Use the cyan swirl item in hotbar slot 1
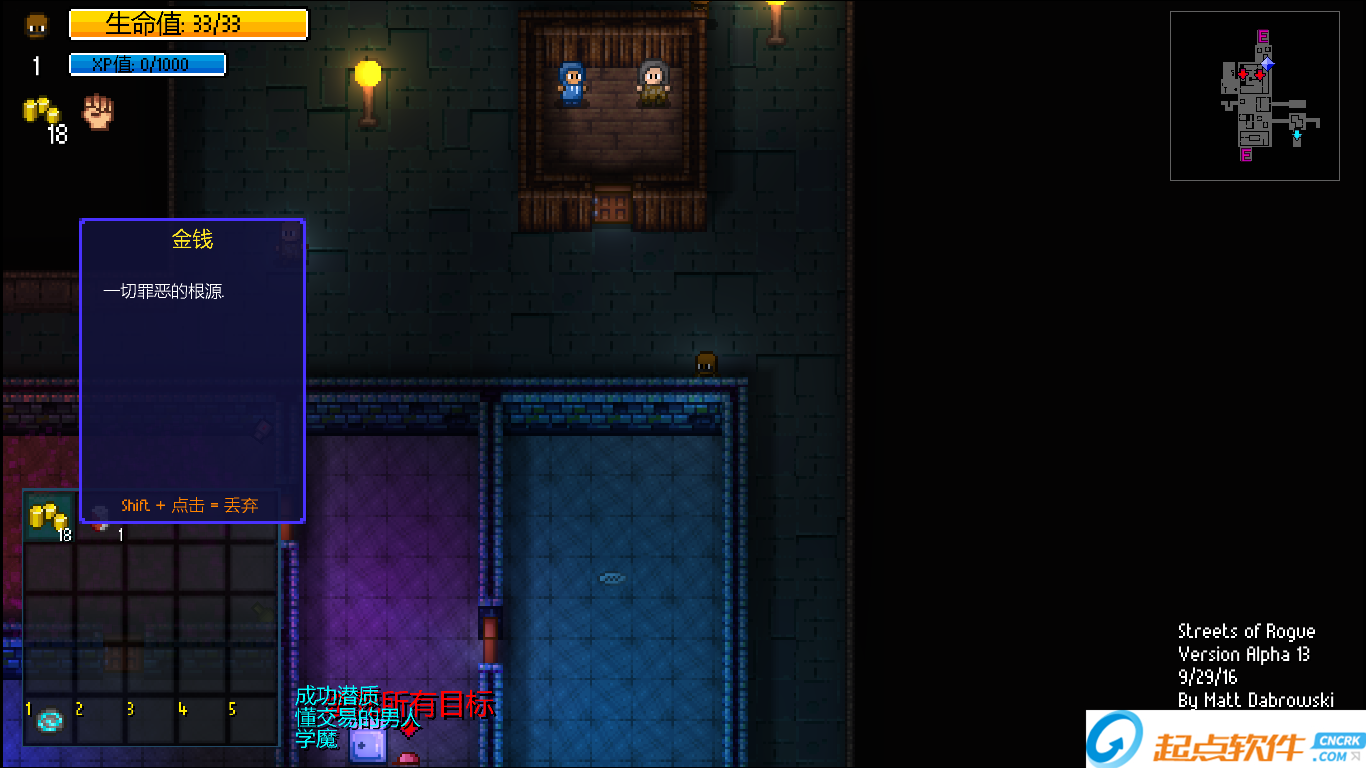The height and width of the screenshot is (768, 1366). point(50,720)
